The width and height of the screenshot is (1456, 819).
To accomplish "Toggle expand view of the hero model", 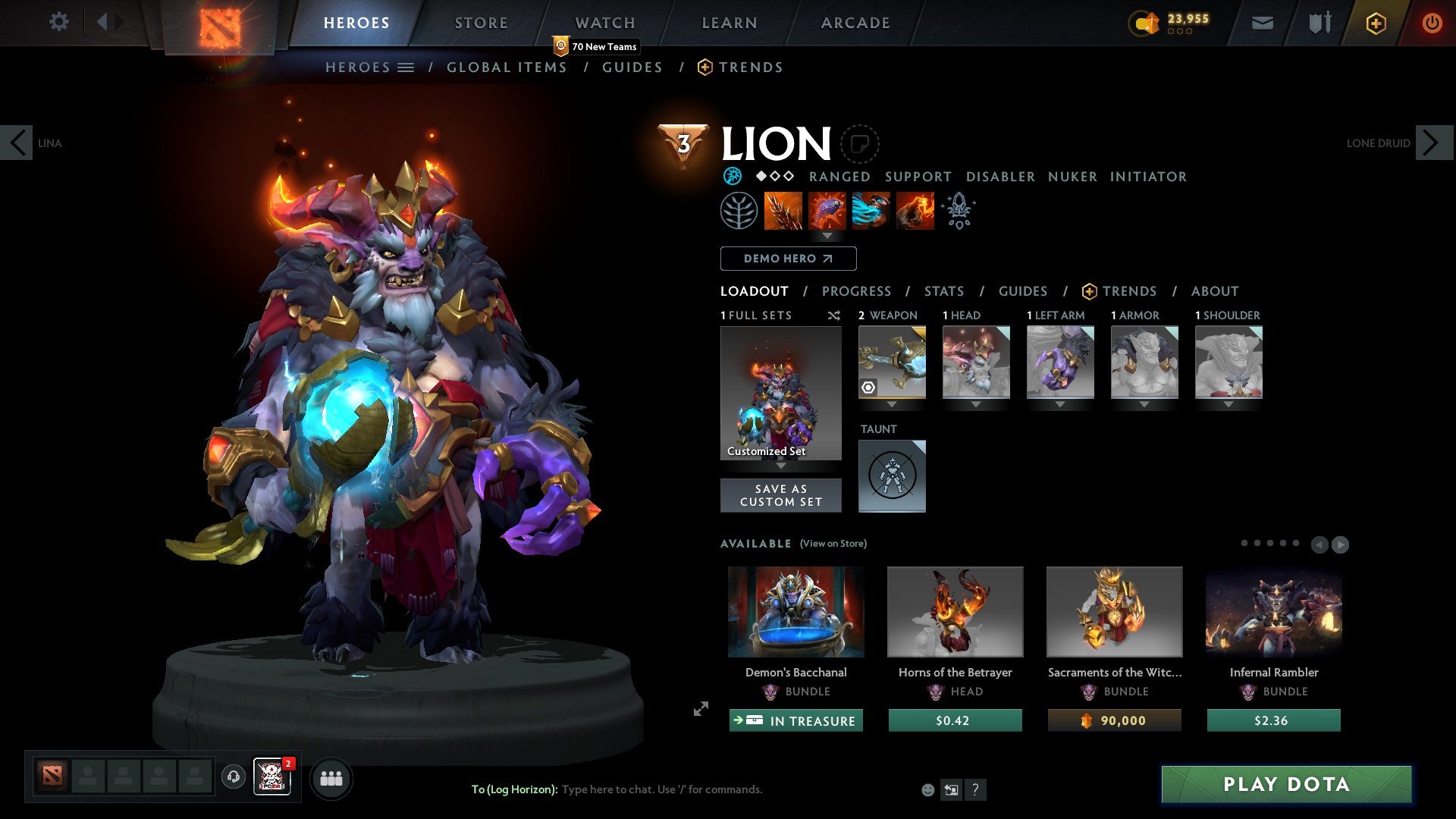I will click(x=700, y=710).
